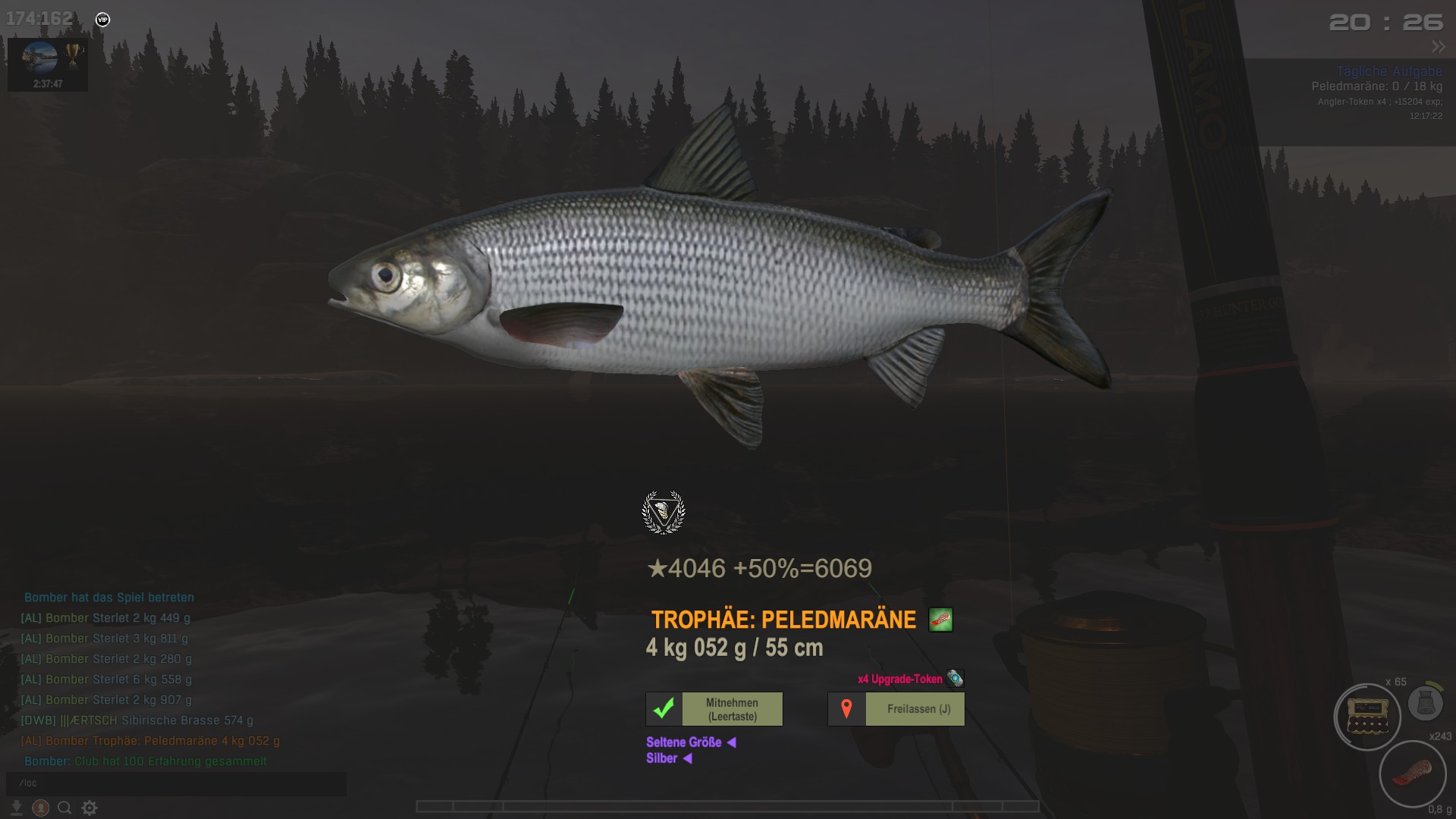Screen dimensions: 1456x819
Task: Select the player profile icon below the chat
Action: click(41, 808)
